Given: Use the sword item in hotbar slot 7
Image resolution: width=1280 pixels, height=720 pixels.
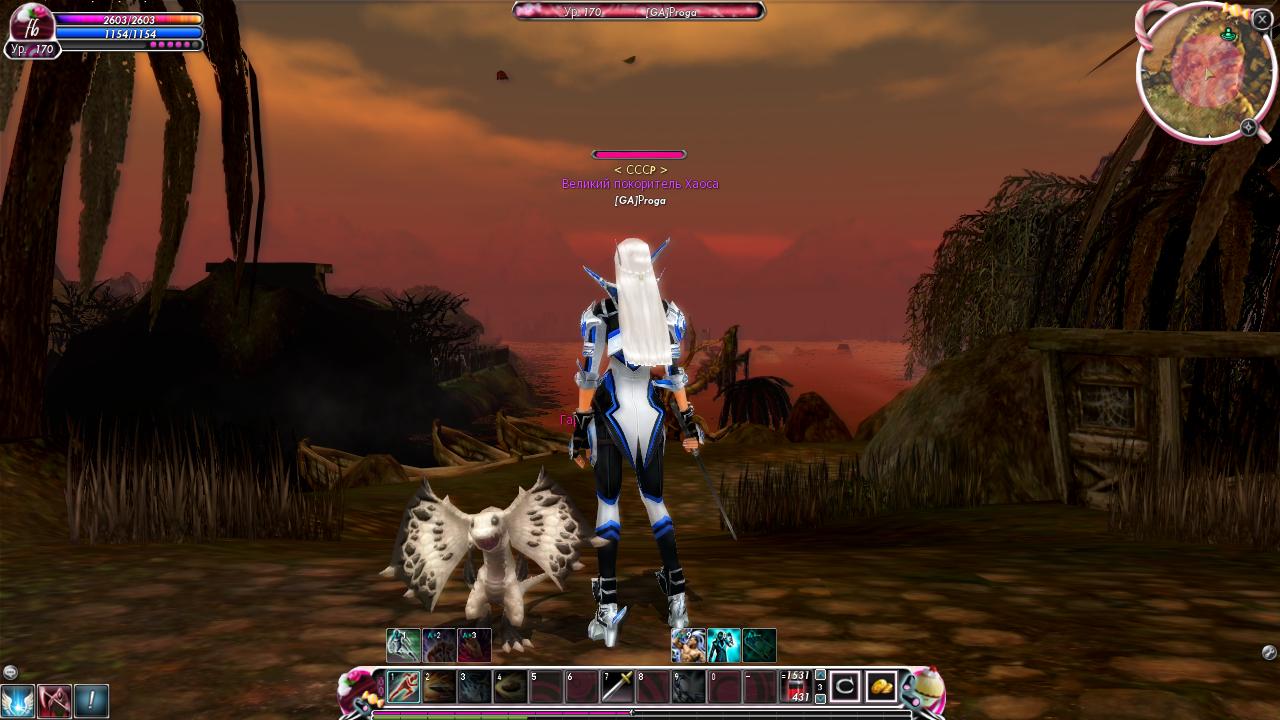Looking at the screenshot, I should (618, 687).
